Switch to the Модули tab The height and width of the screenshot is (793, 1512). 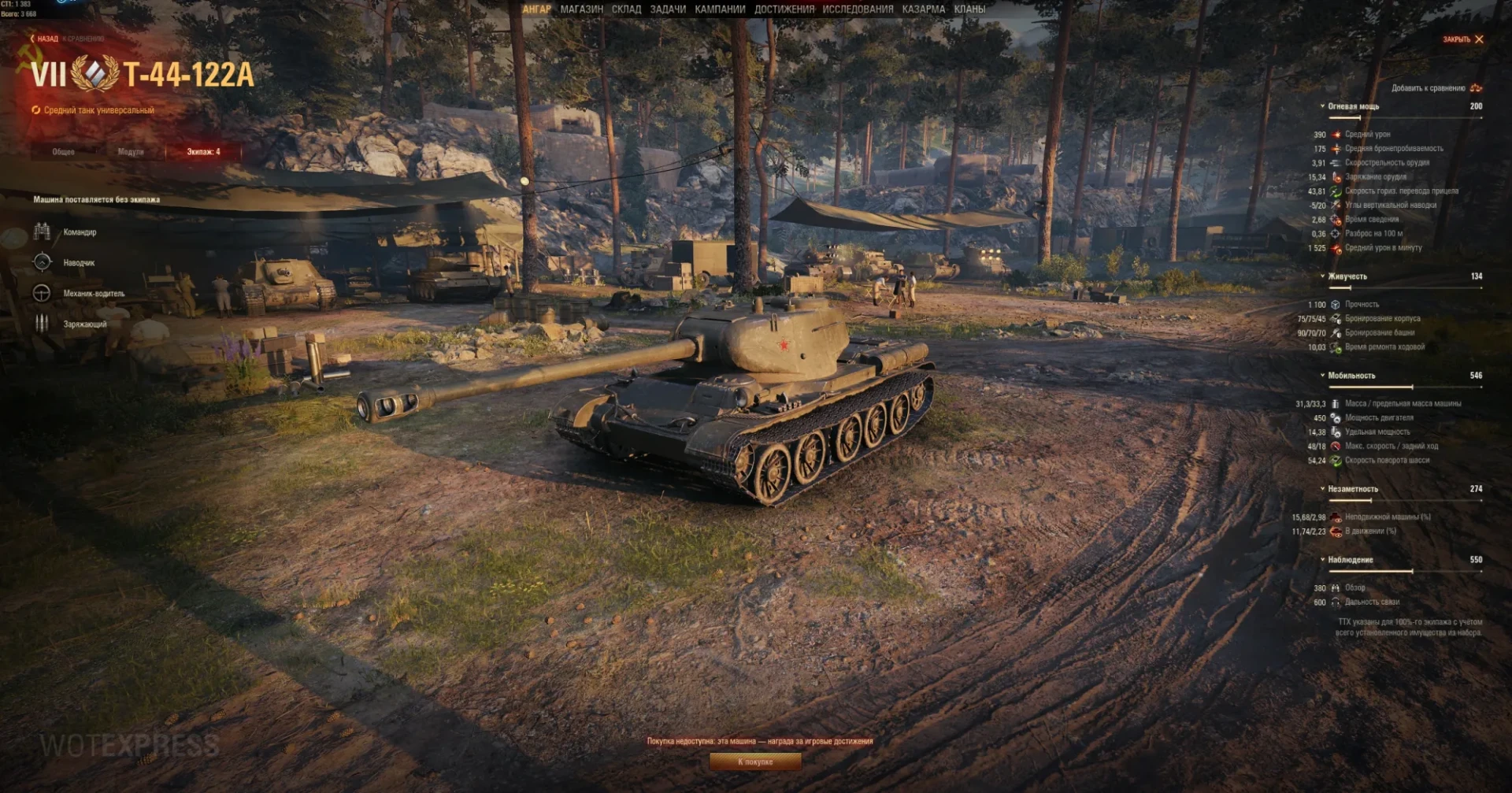click(x=131, y=152)
